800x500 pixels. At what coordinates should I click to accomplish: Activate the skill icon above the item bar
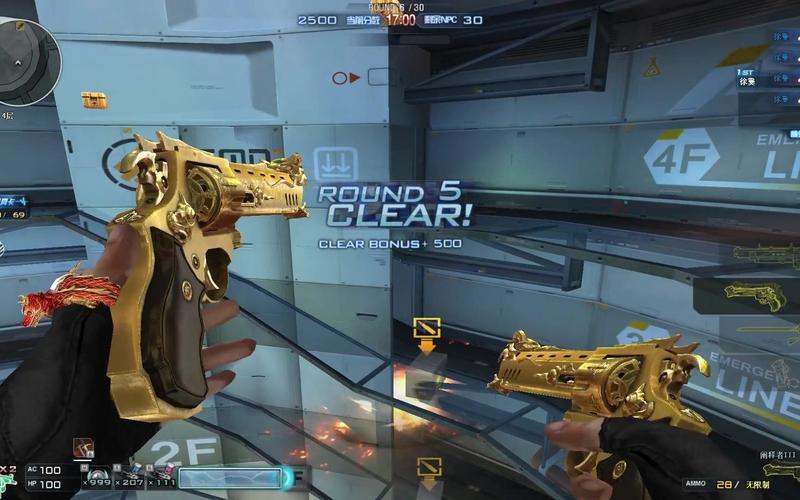(82, 448)
